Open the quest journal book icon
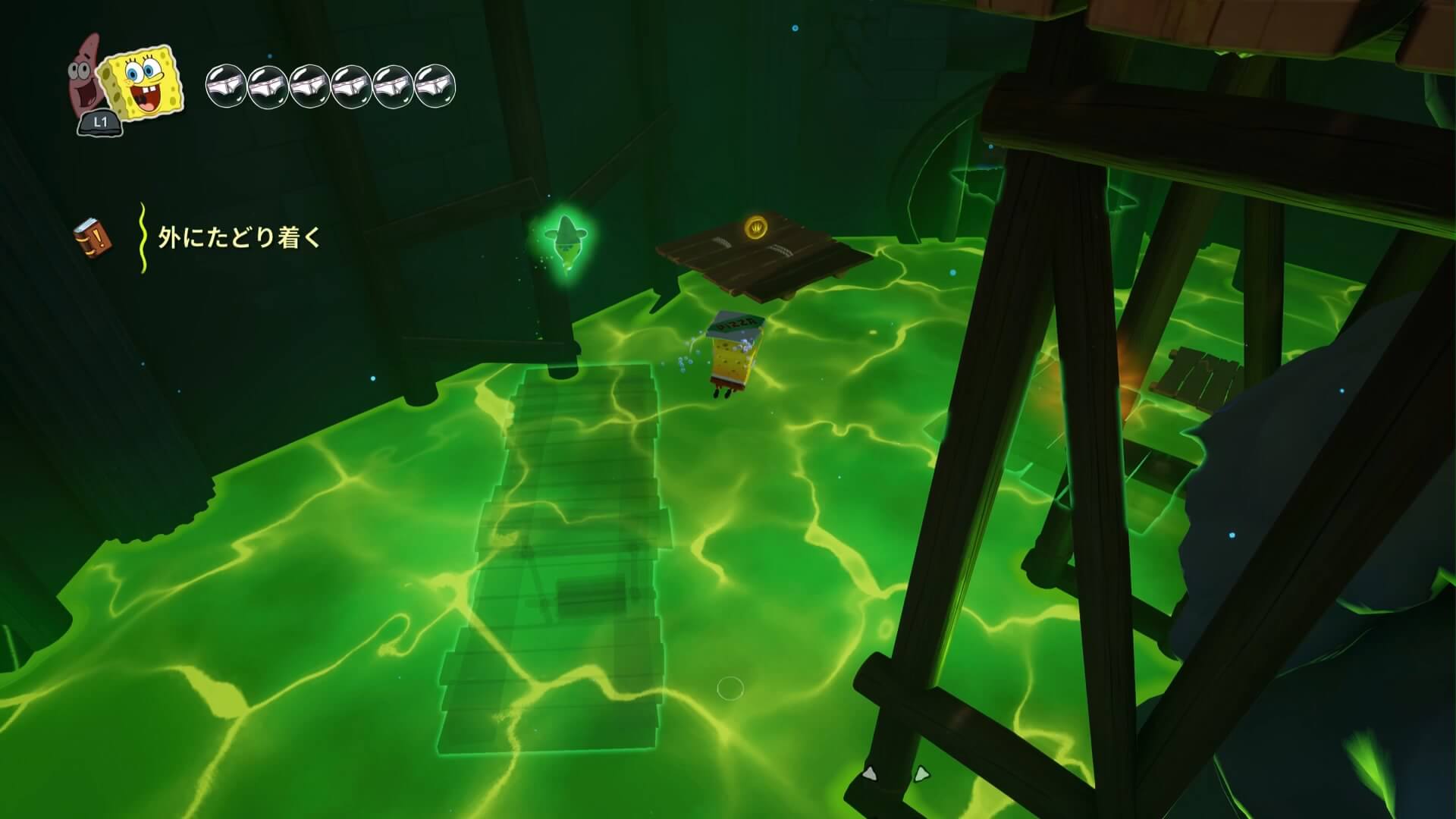 coord(93,237)
